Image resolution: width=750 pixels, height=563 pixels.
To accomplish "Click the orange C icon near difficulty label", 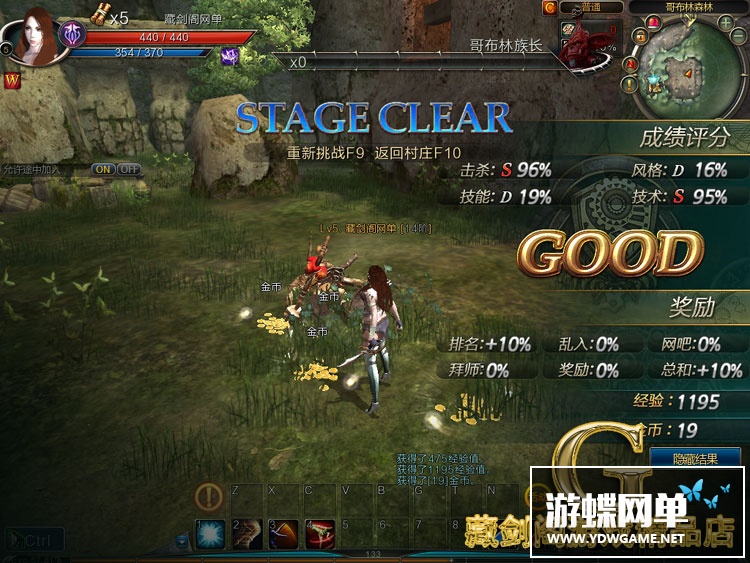I will pos(549,7).
